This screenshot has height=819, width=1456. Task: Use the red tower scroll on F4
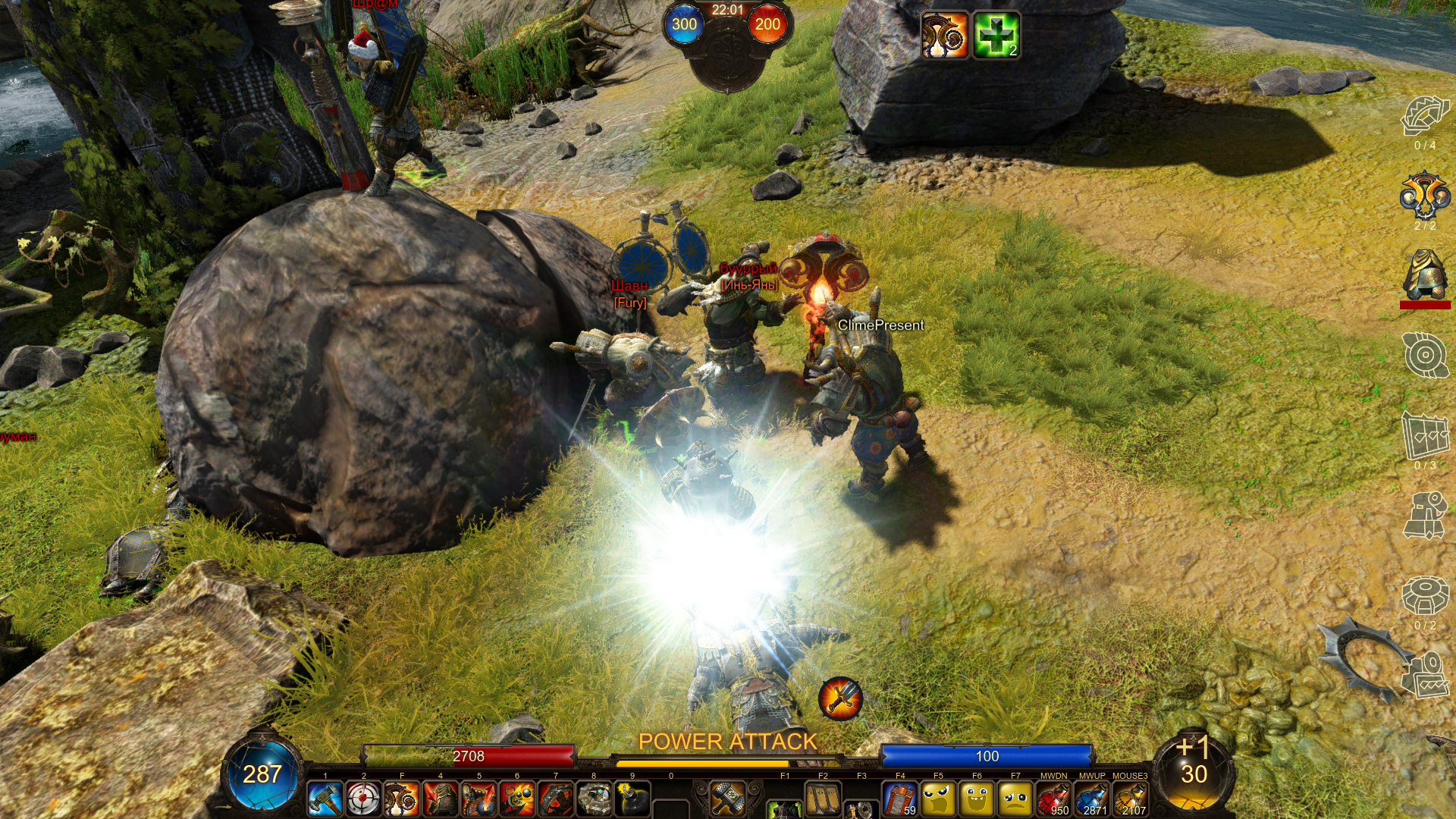coord(900,799)
